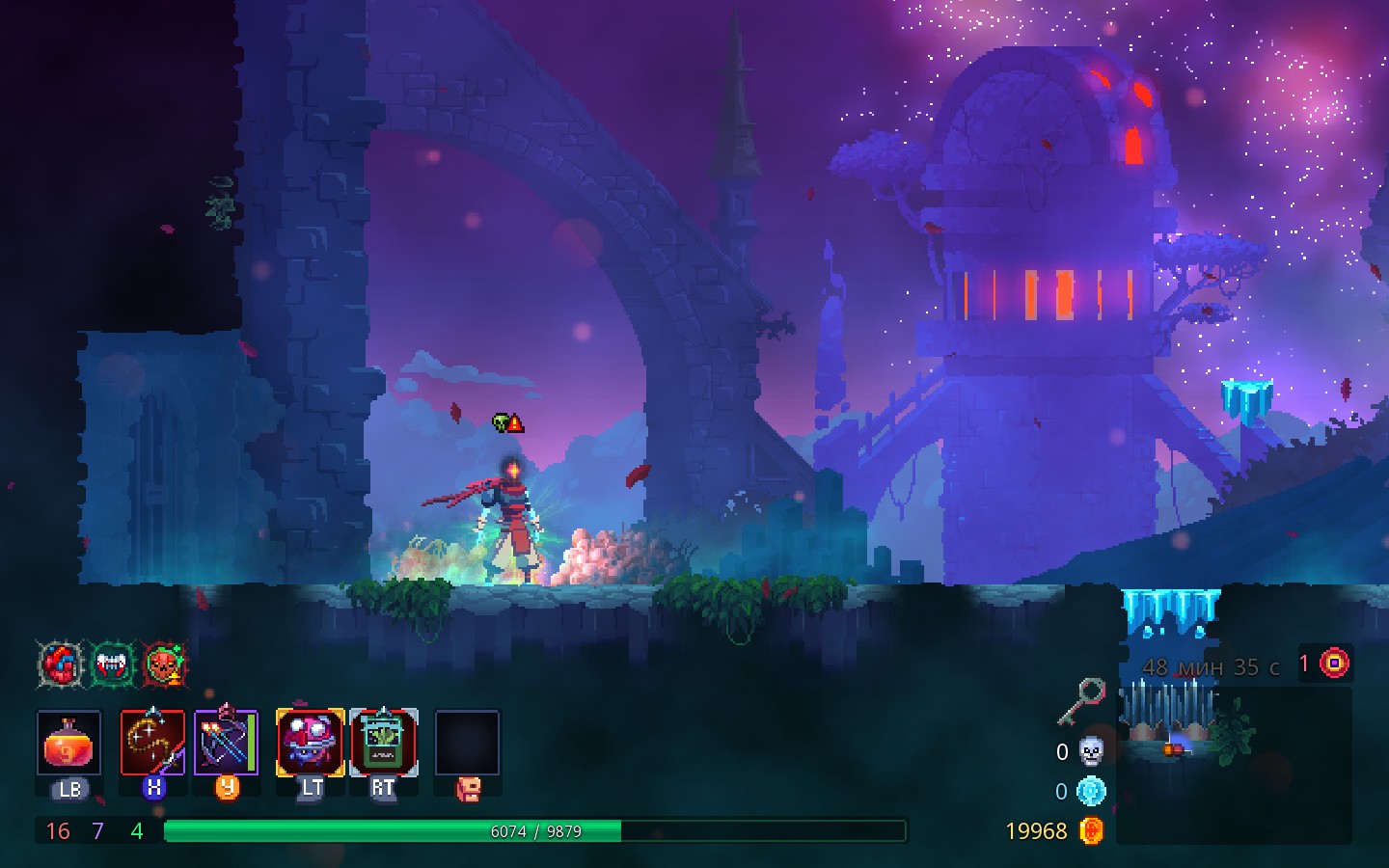Click the gold coin icon
This screenshot has width=1389, height=868.
coord(1091,831)
